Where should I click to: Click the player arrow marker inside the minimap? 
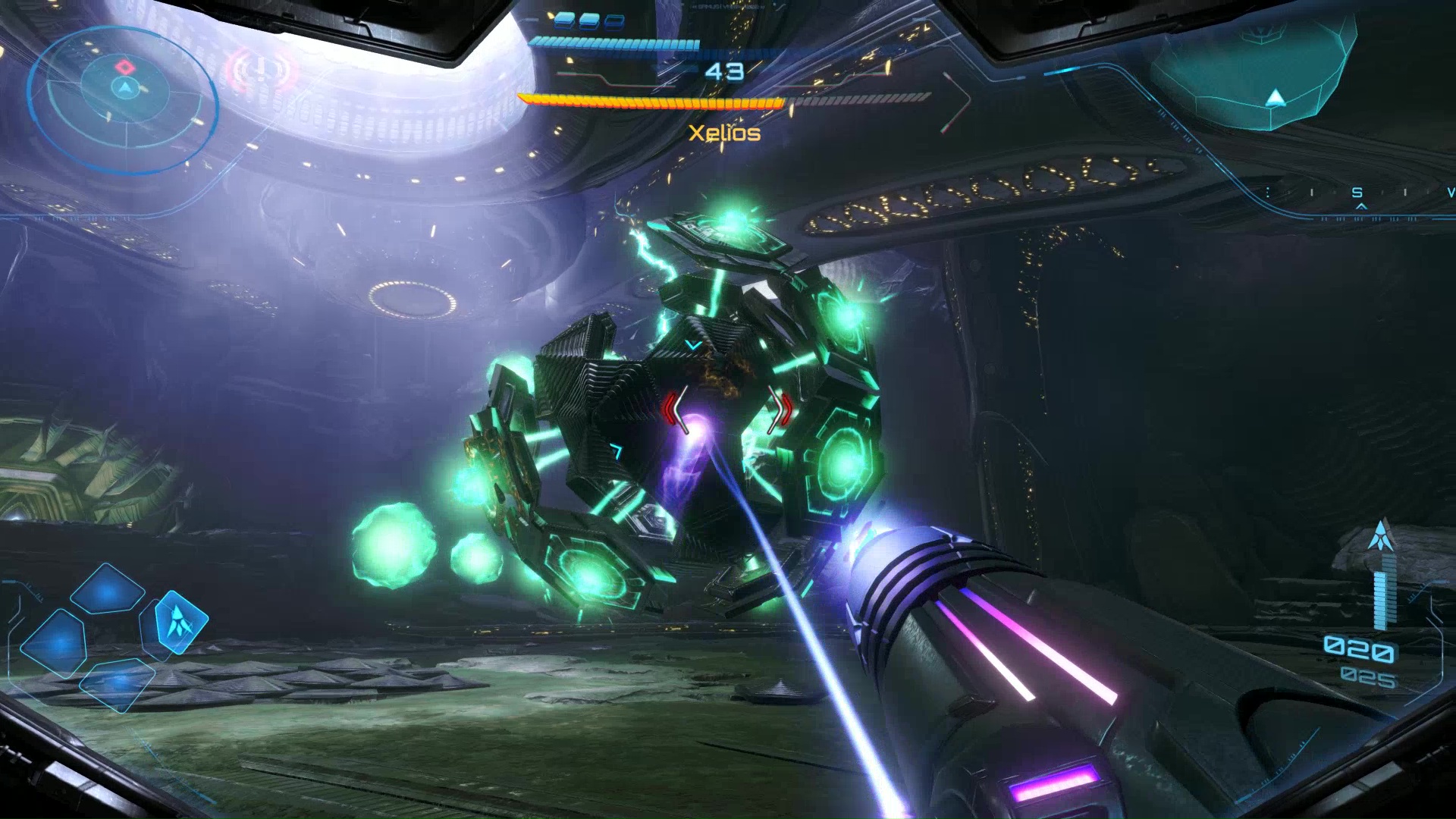[x=124, y=88]
